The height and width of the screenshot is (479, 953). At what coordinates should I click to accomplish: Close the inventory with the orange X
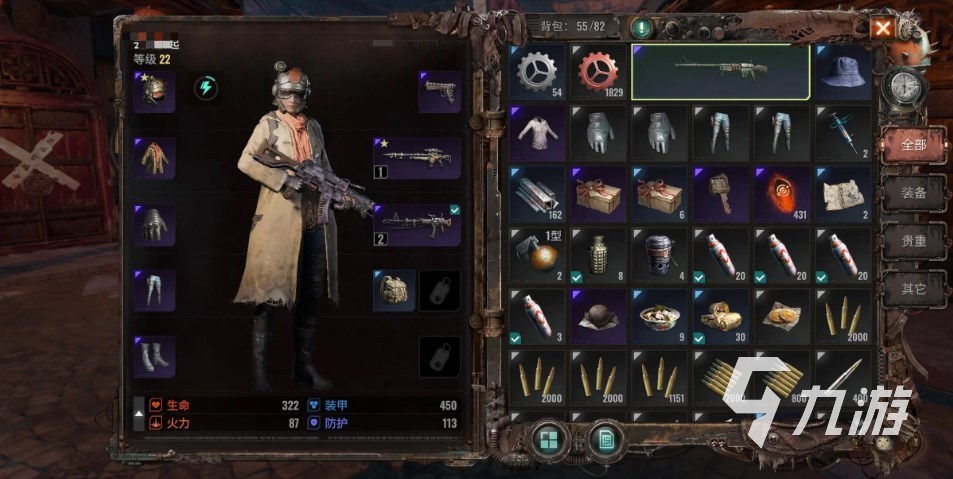pos(882,29)
